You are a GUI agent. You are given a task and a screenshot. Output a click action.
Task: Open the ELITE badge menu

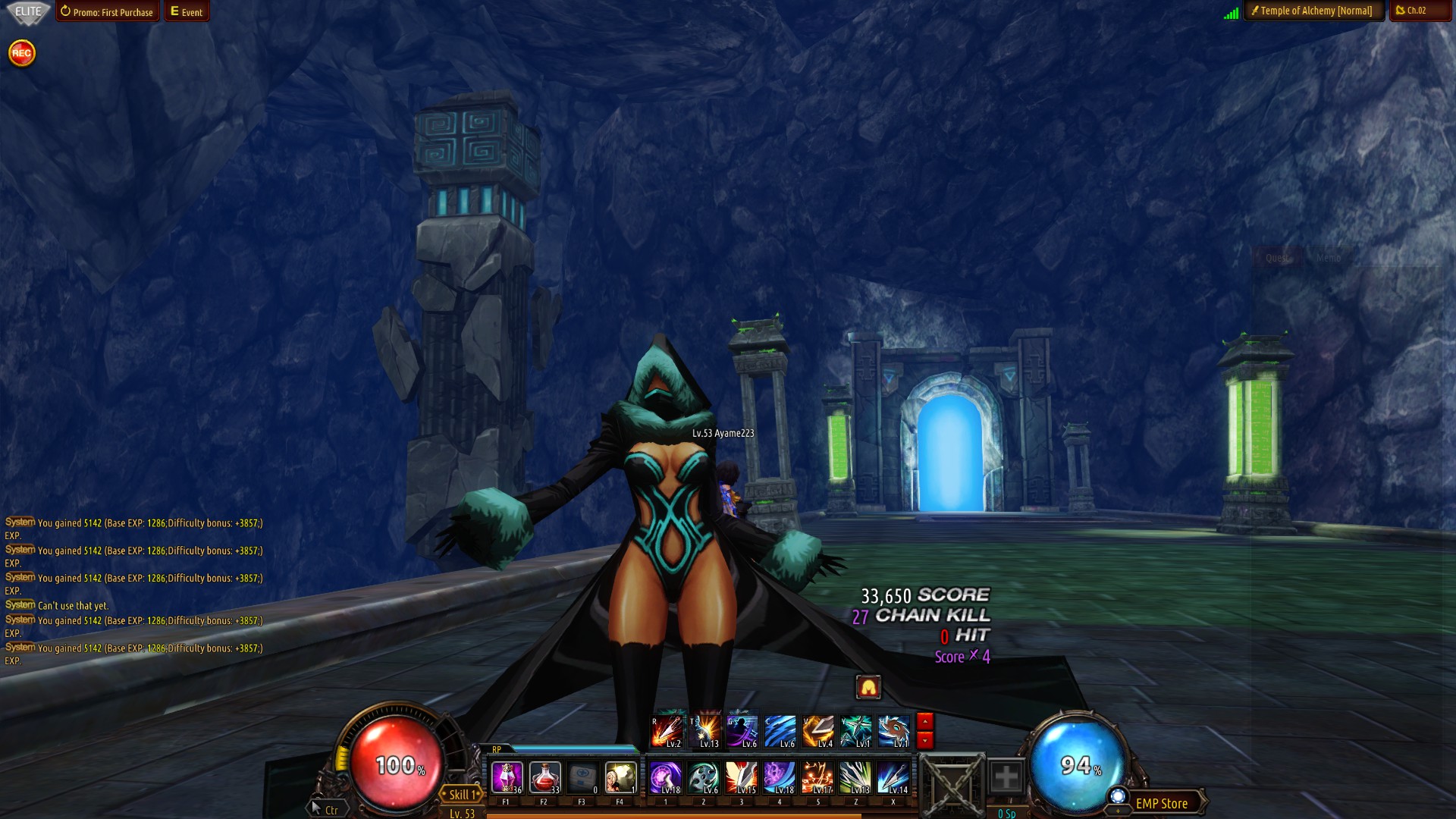pyautogui.click(x=28, y=11)
